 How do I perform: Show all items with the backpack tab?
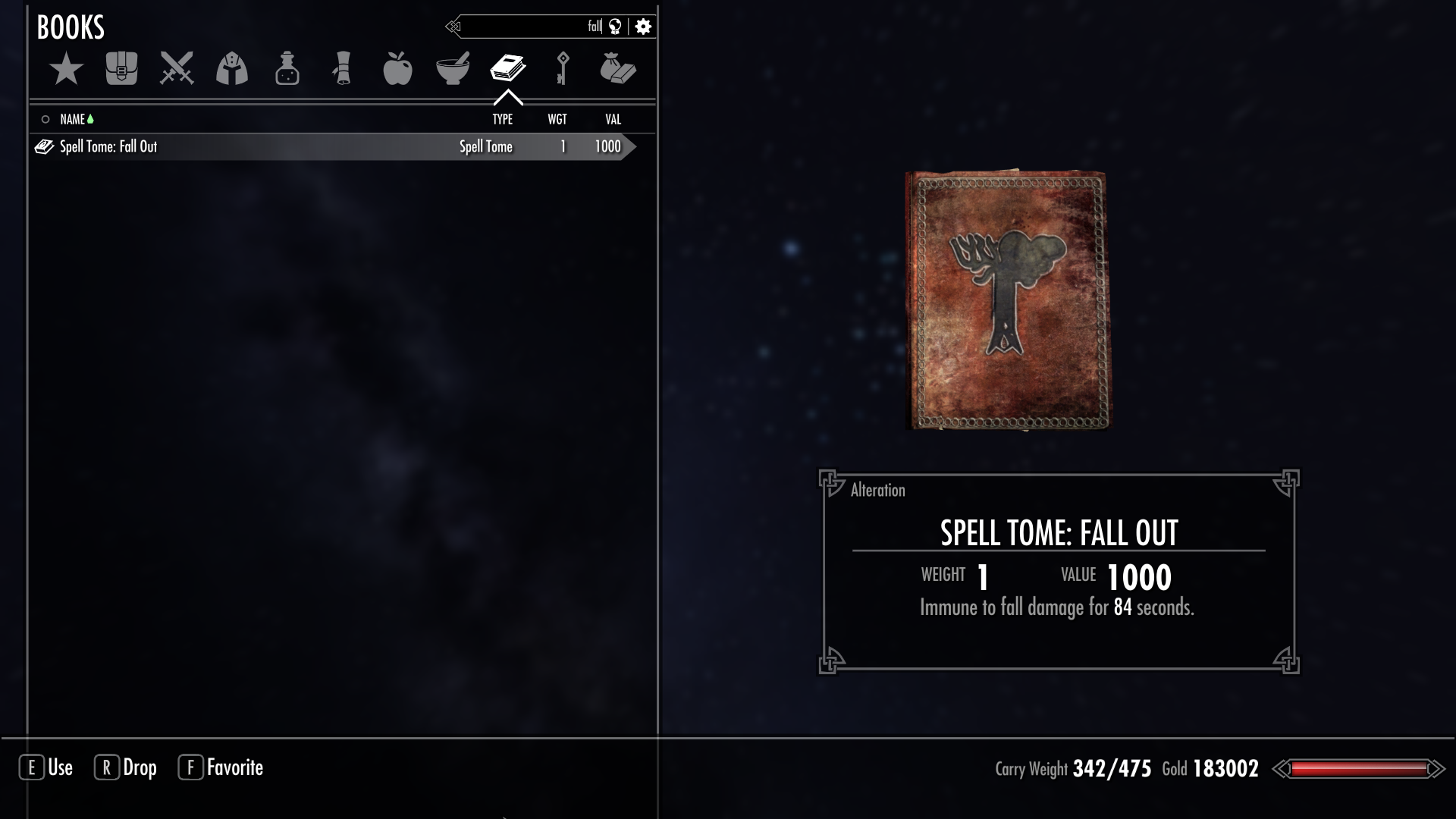(x=121, y=69)
